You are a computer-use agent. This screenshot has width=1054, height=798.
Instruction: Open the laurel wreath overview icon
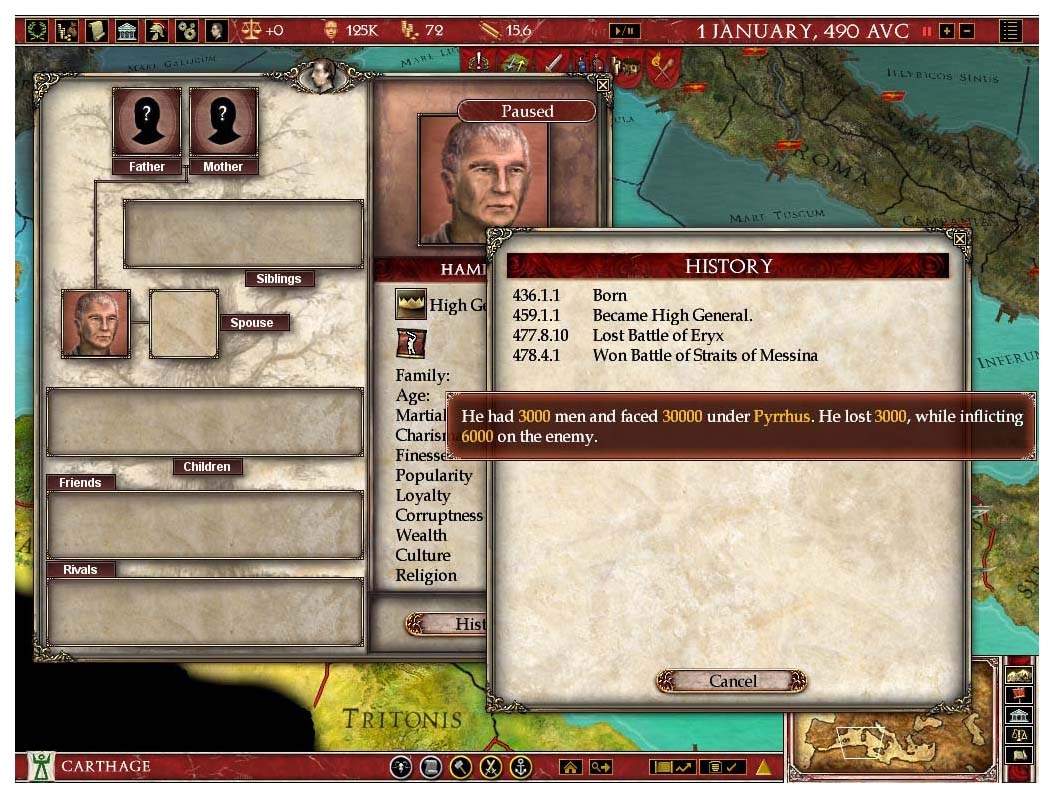coord(38,30)
